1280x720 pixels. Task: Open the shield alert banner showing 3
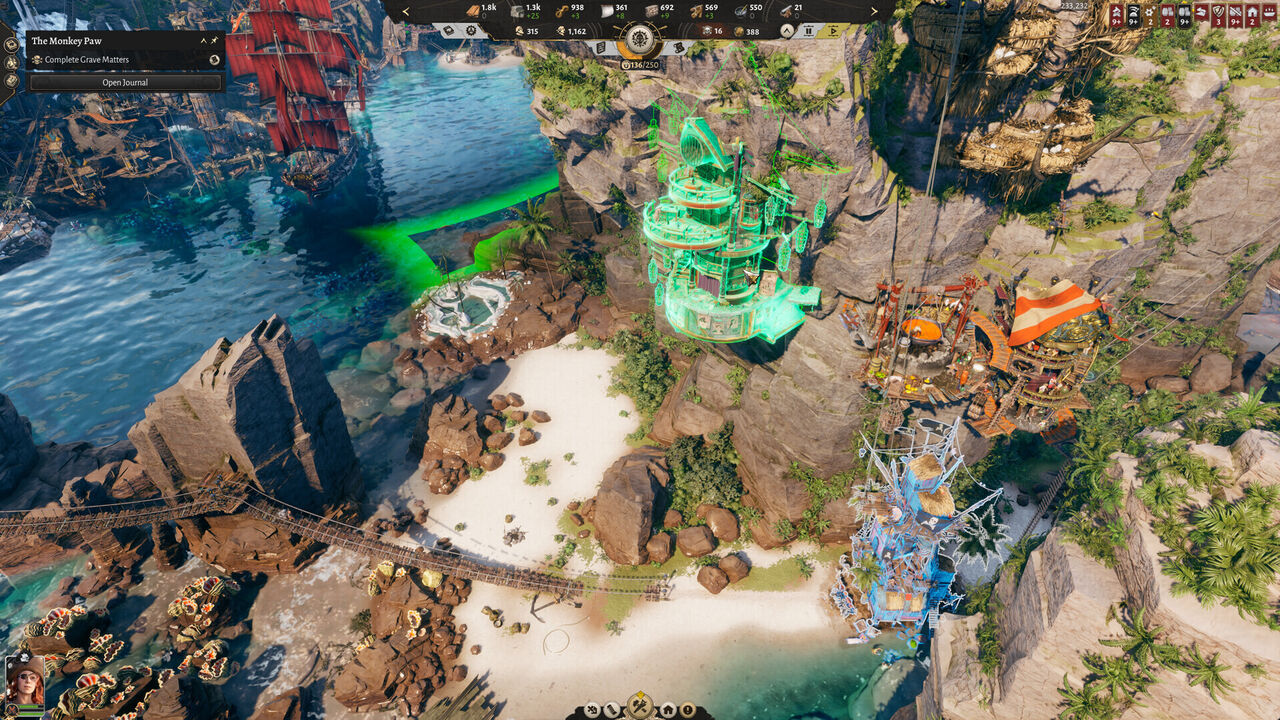1218,14
